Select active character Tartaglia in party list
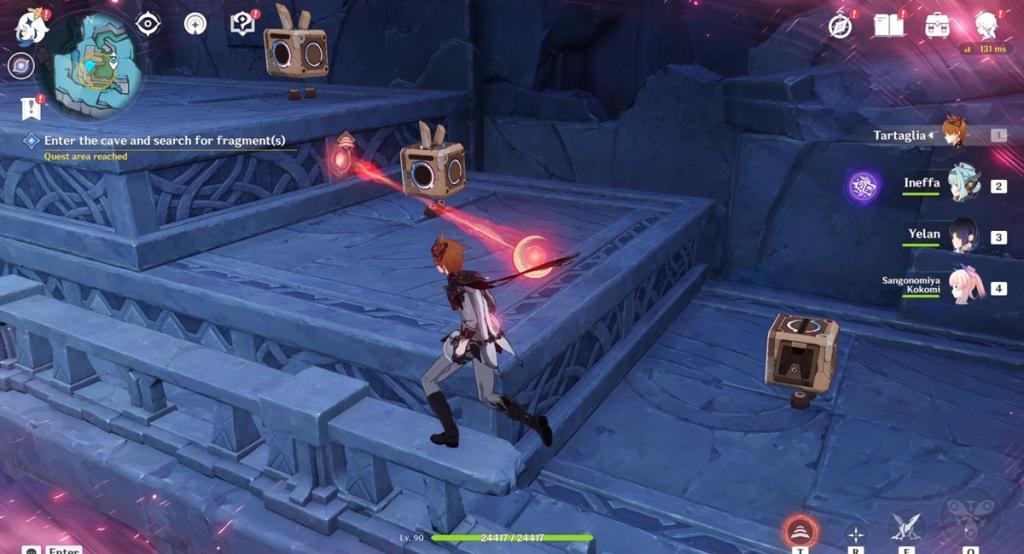The height and width of the screenshot is (554, 1024). pos(955,135)
